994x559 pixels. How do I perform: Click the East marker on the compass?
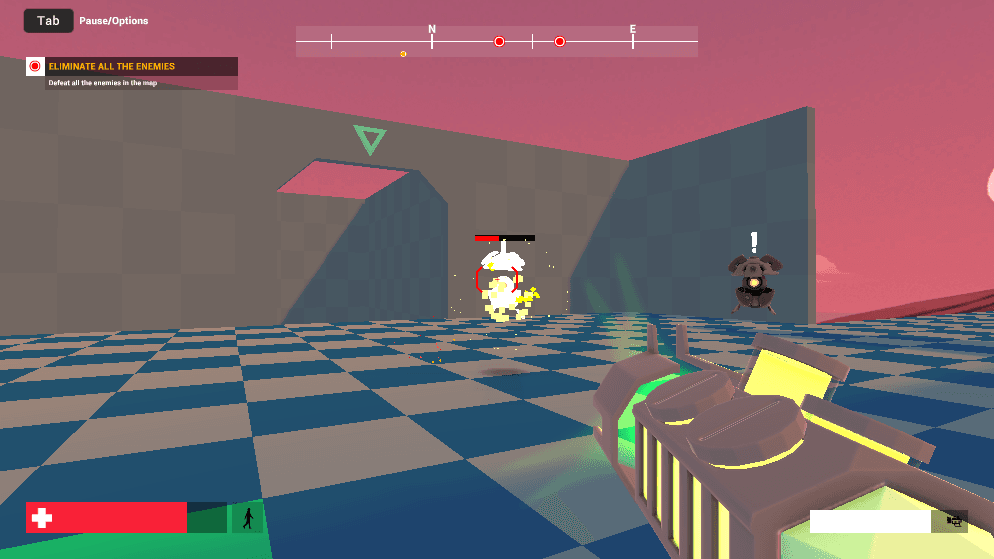point(633,30)
